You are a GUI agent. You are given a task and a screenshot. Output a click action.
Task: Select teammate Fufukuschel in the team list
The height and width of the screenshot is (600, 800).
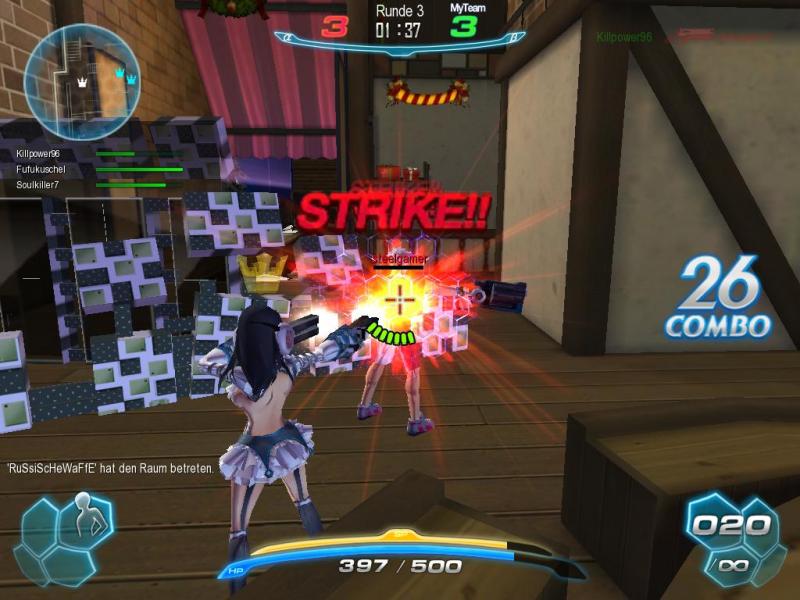pos(39,169)
